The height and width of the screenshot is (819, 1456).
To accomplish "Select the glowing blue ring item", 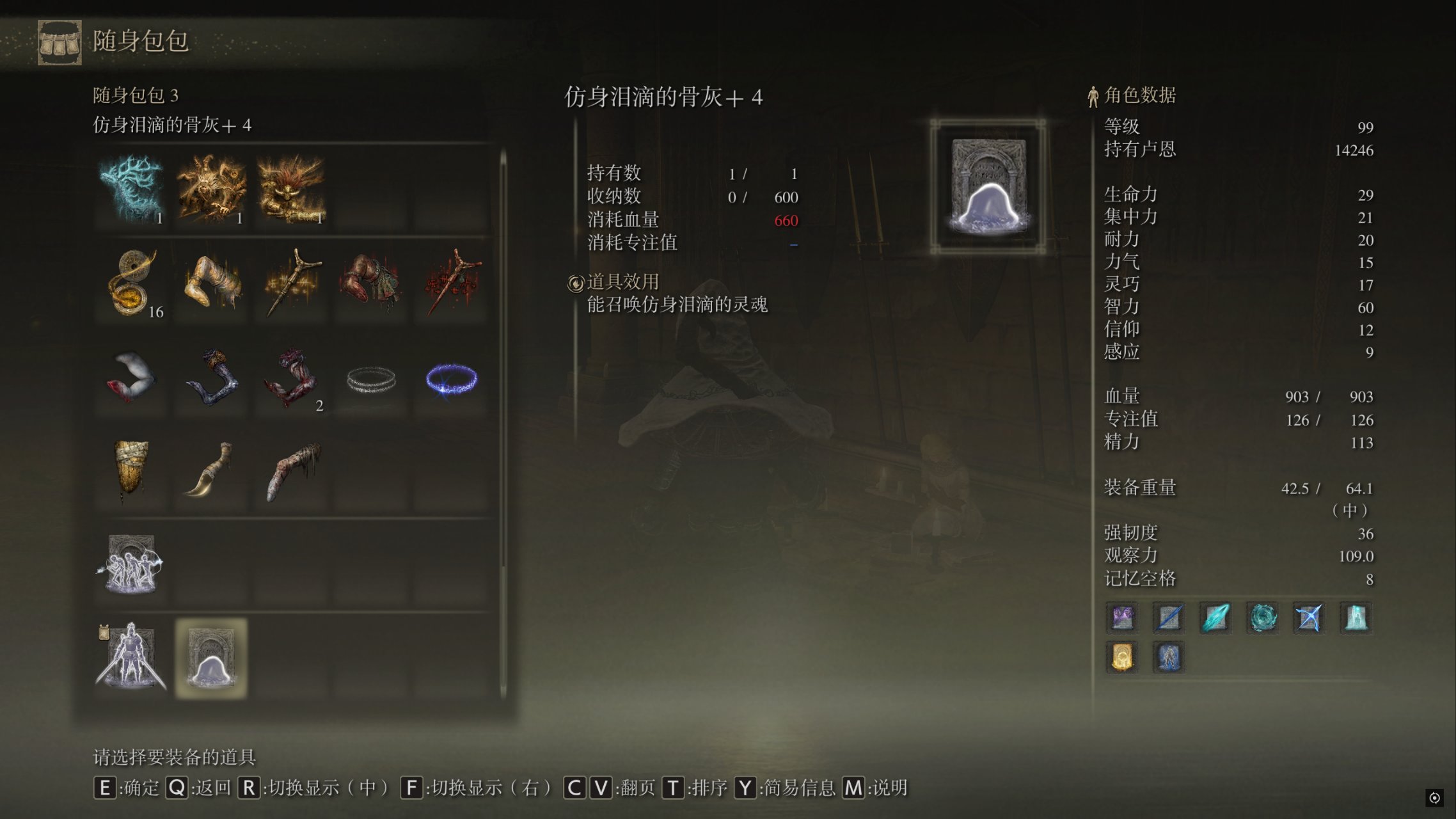I will pyautogui.click(x=452, y=379).
